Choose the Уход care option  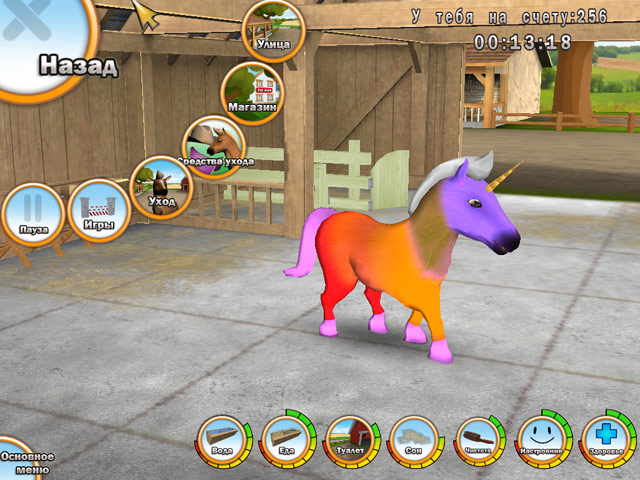click(161, 187)
